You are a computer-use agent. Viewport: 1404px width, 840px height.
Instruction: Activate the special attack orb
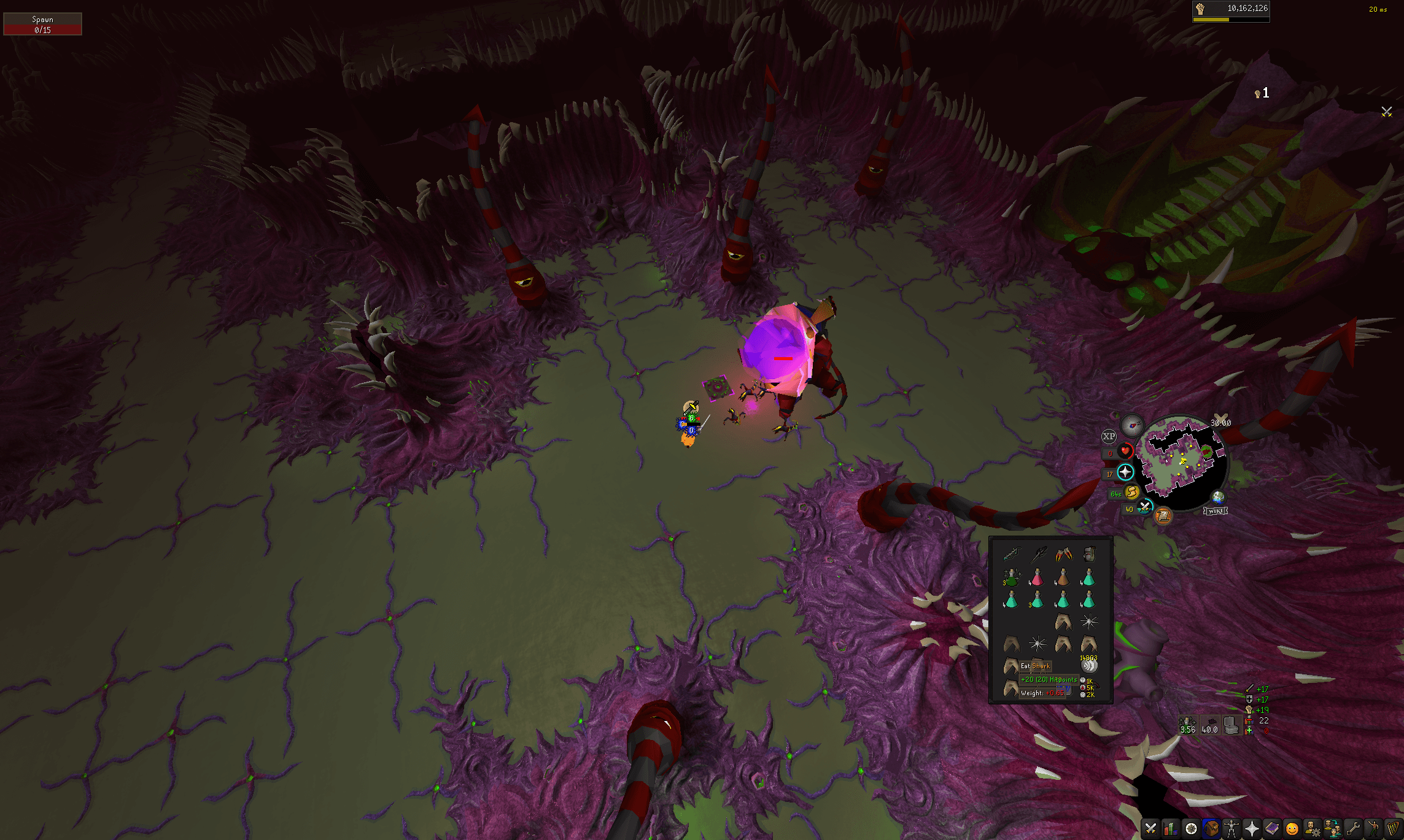click(x=1144, y=507)
